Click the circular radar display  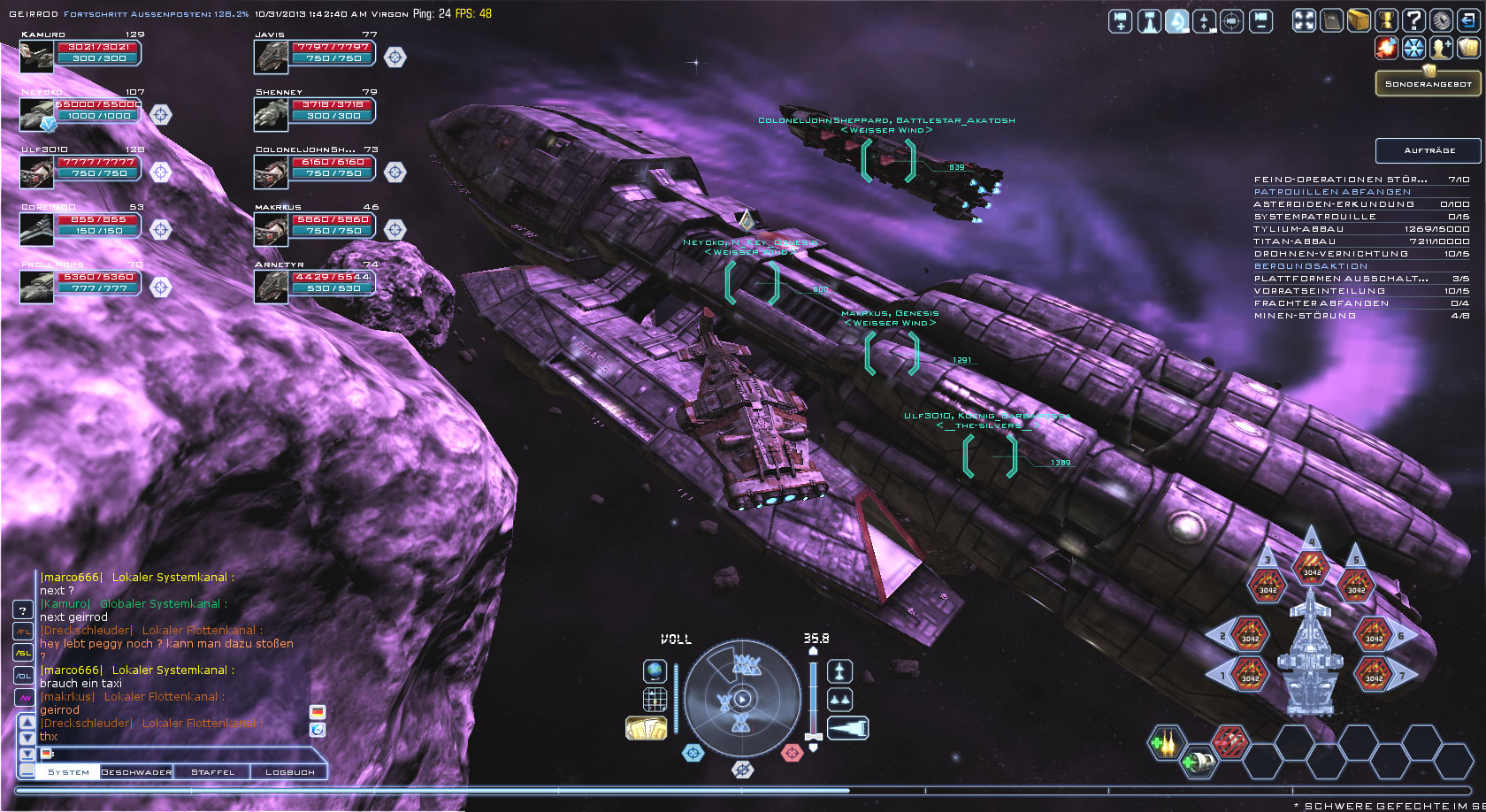click(x=741, y=699)
